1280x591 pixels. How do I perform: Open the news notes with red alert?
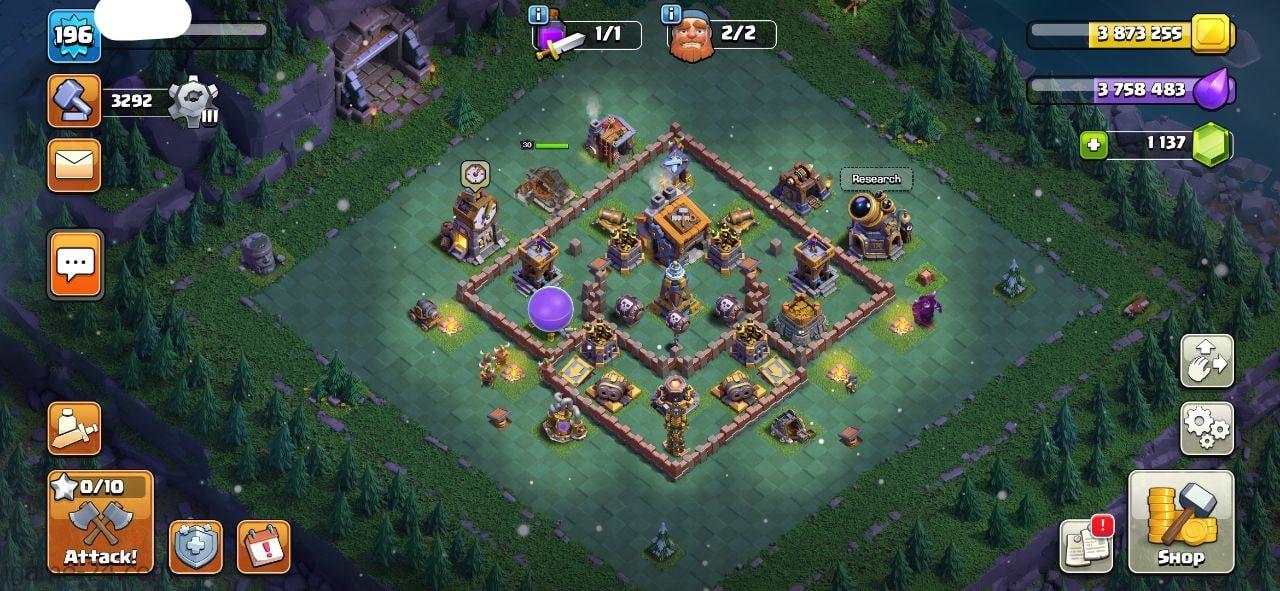click(x=1086, y=546)
